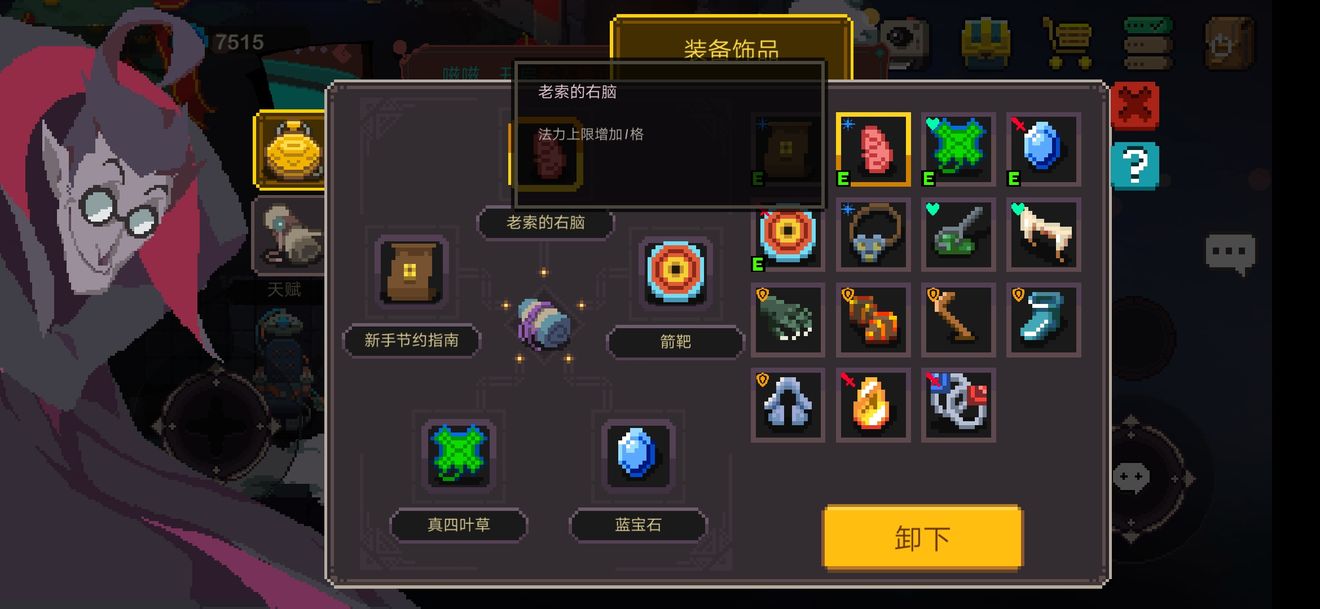Pick the rat-skull necklace accessory
This screenshot has height=609, width=1320.
click(x=873, y=234)
